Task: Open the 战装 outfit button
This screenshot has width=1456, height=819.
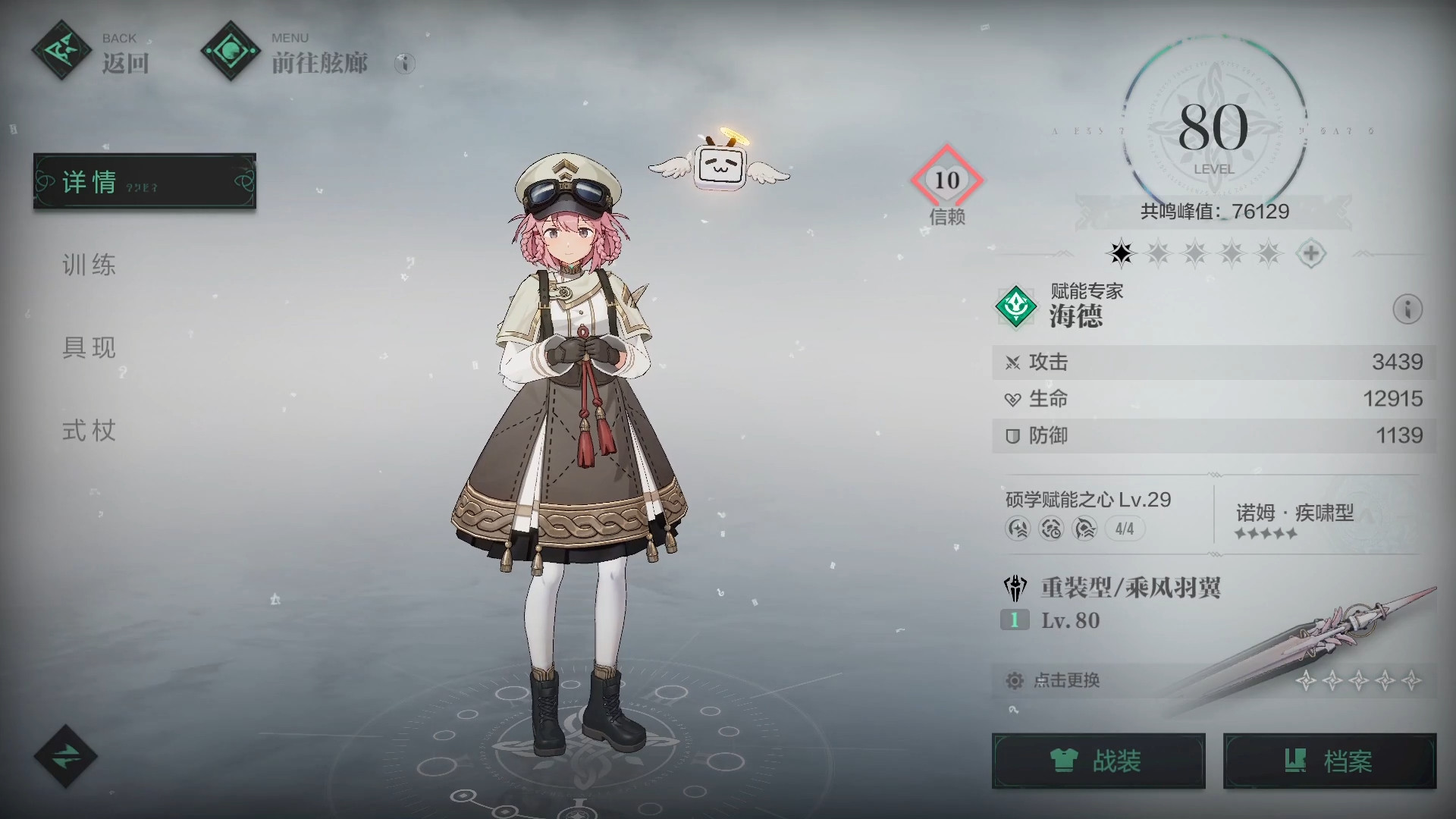Action: point(1098,761)
